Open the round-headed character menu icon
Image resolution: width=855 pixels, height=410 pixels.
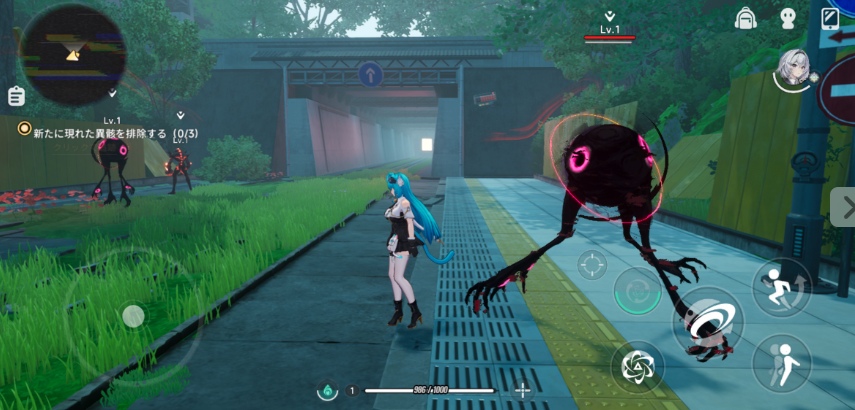(787, 18)
